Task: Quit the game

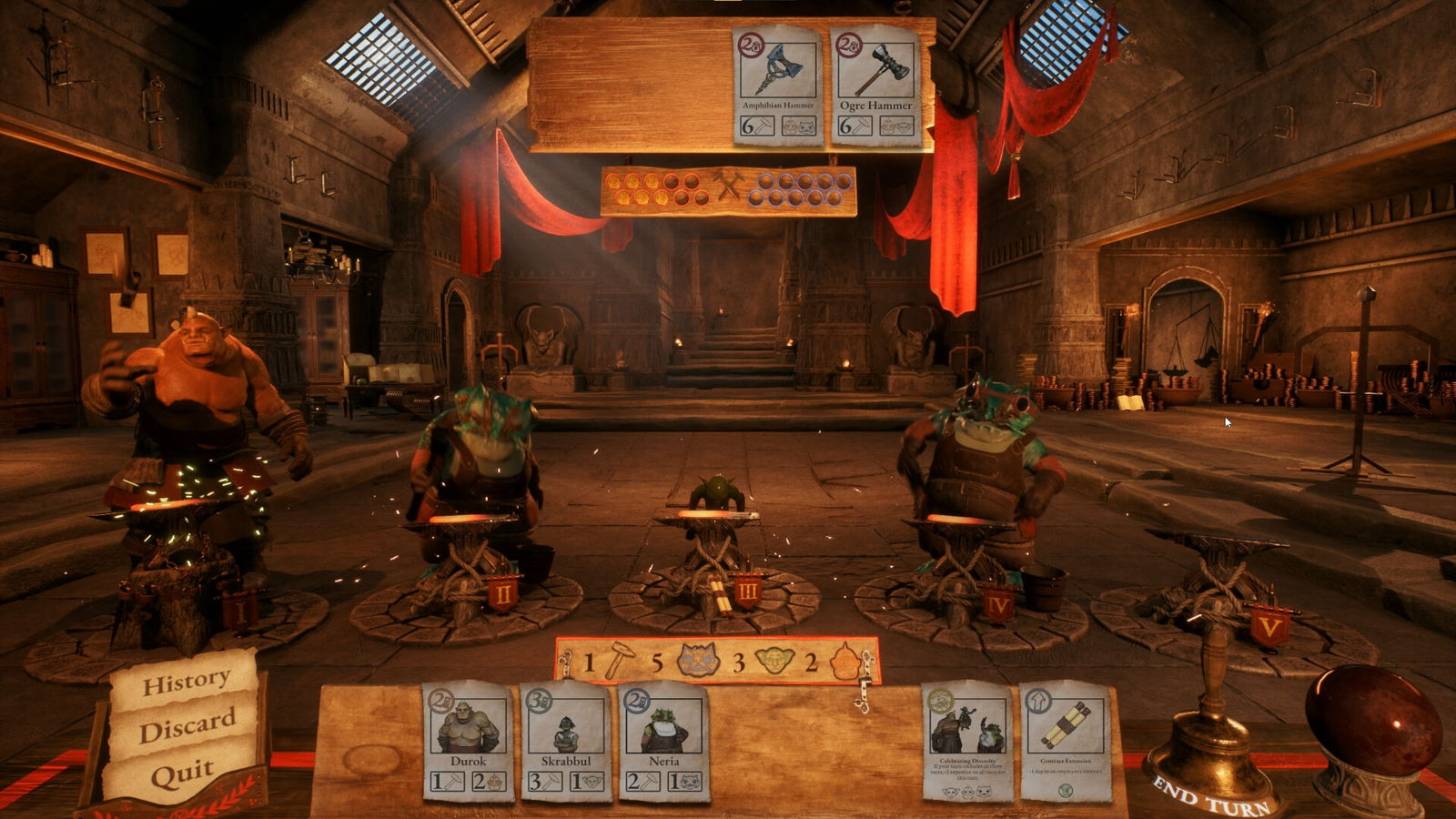Action: point(183,774)
